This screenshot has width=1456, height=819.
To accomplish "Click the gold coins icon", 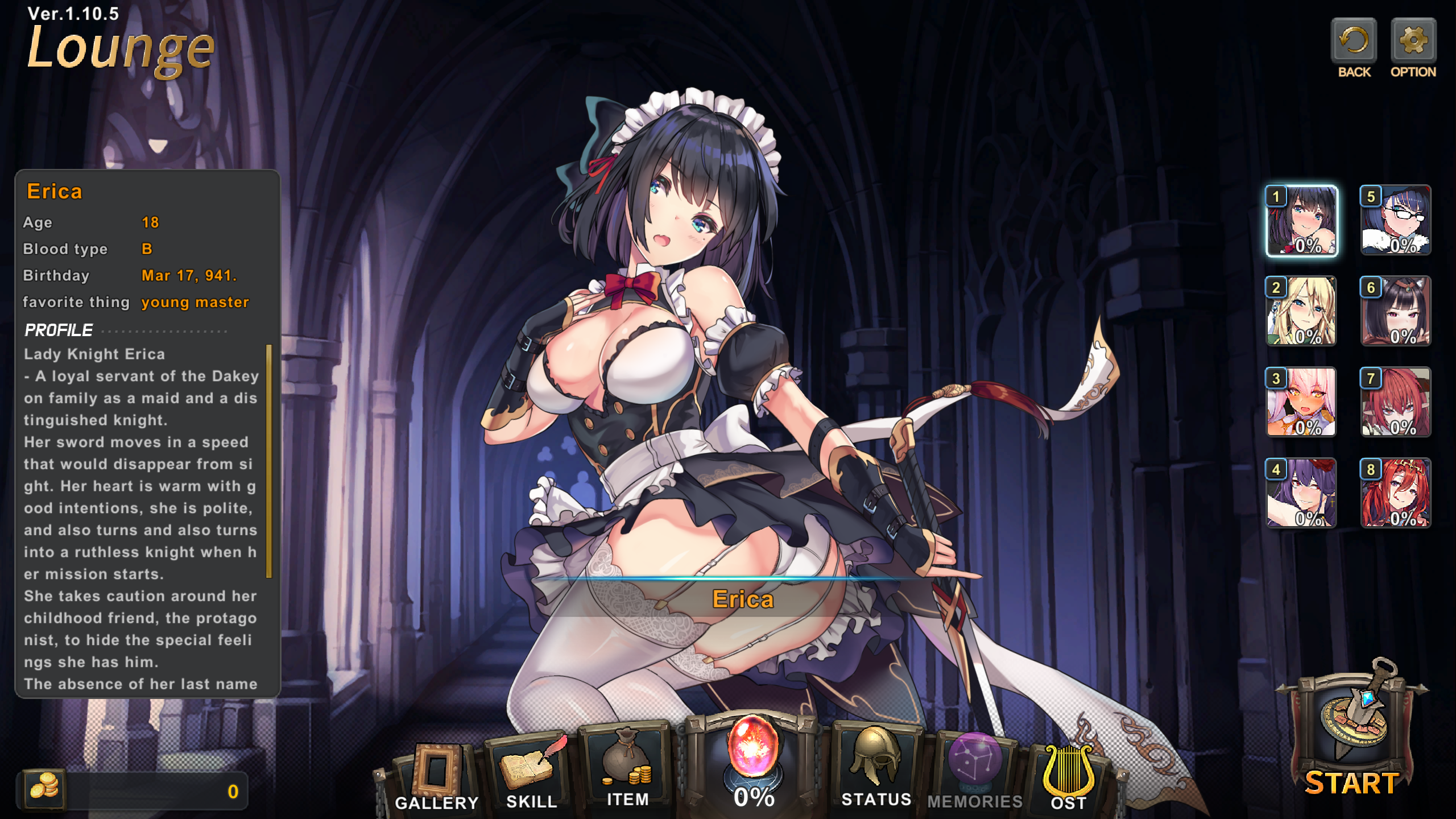I will click(x=44, y=789).
